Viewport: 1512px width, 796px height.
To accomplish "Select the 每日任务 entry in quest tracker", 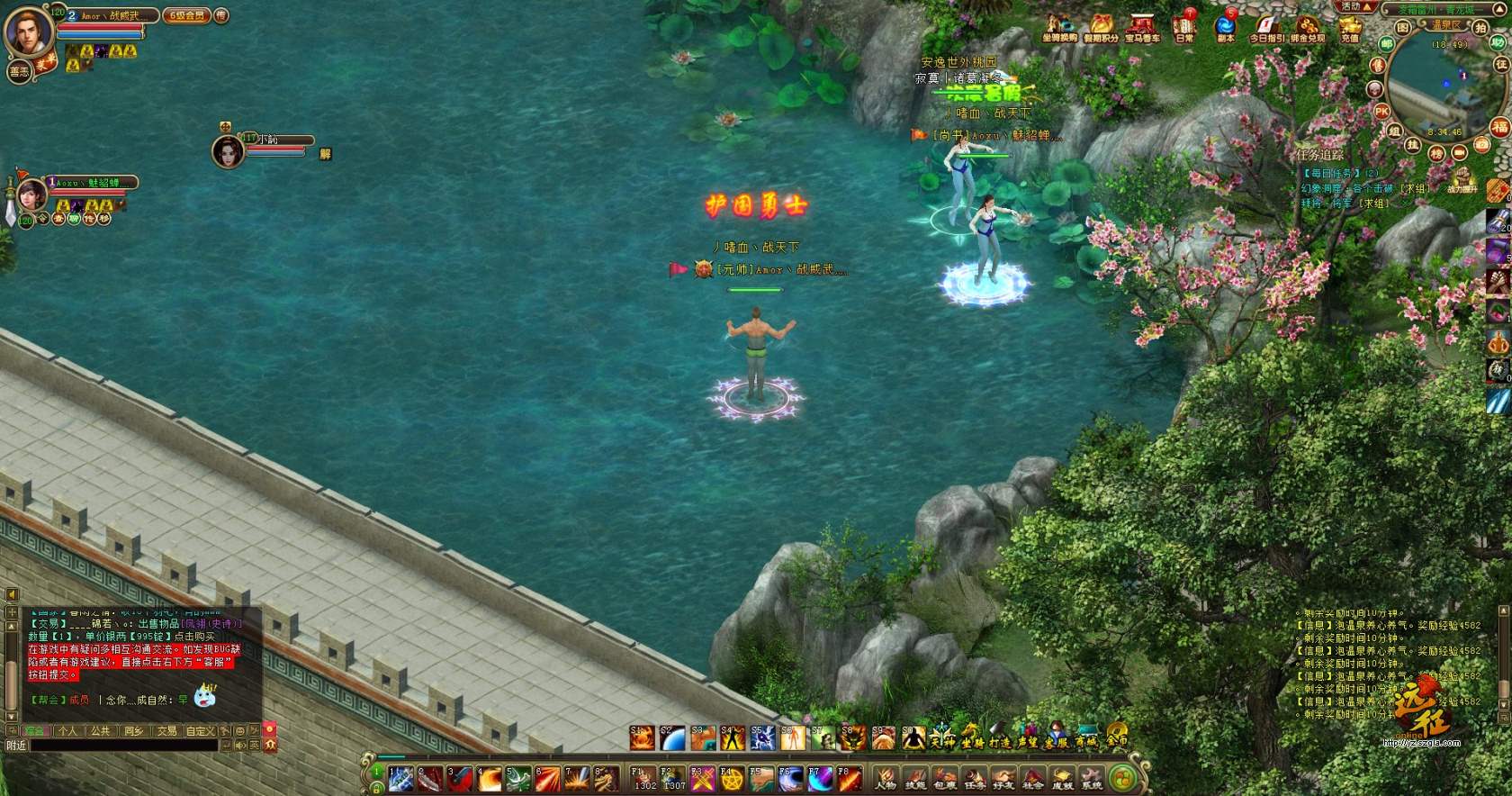I will tap(1333, 173).
